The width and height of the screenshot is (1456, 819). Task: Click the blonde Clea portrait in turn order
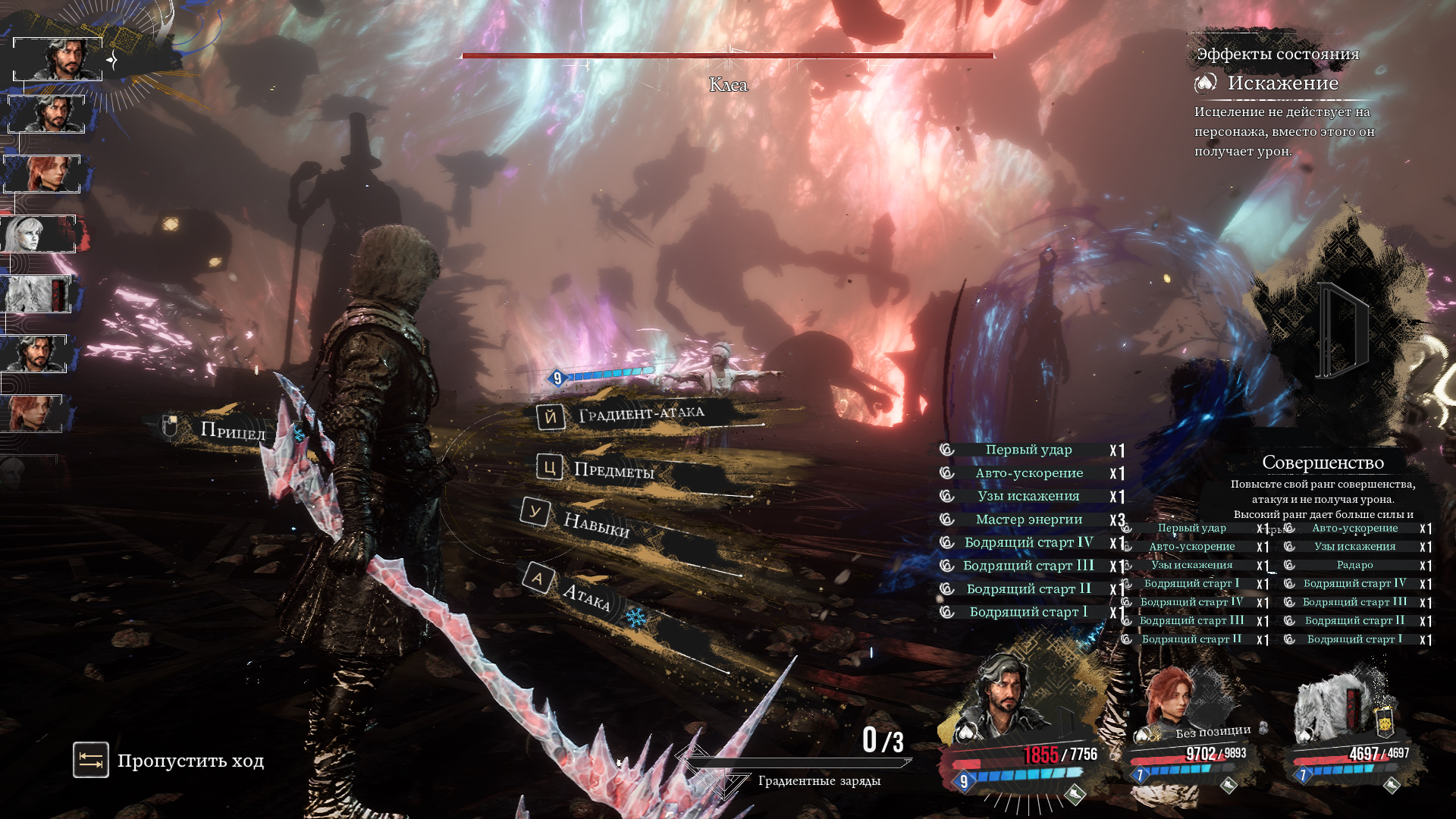[x=38, y=234]
